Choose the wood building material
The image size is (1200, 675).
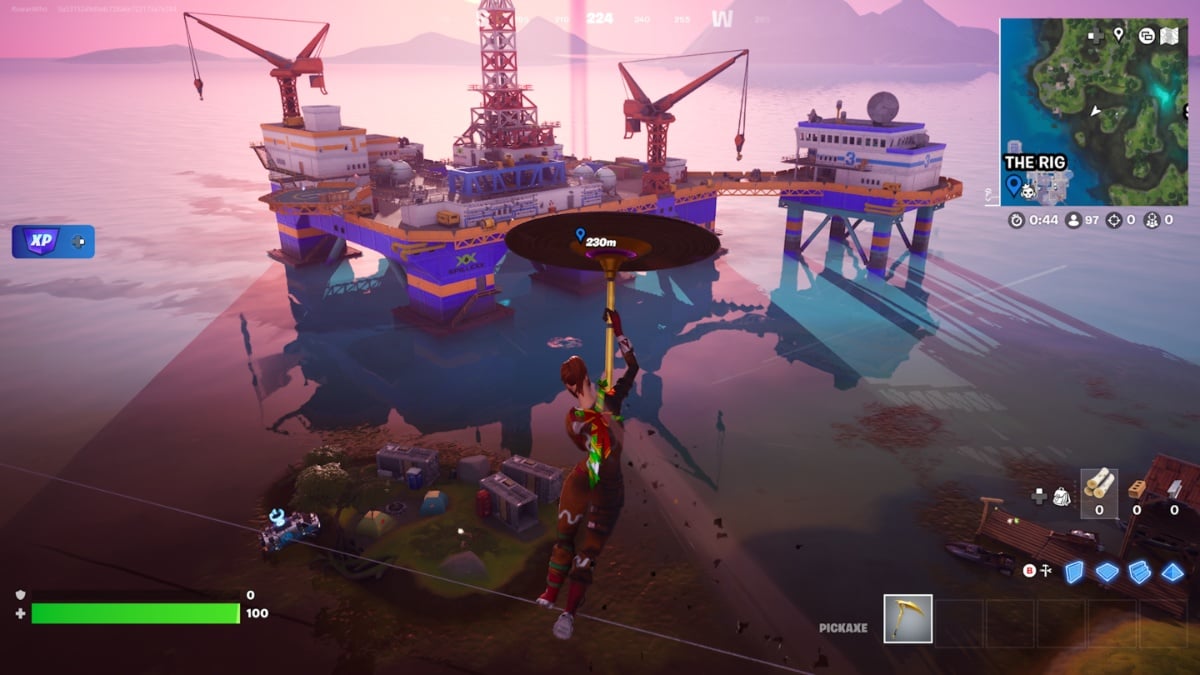(1099, 483)
